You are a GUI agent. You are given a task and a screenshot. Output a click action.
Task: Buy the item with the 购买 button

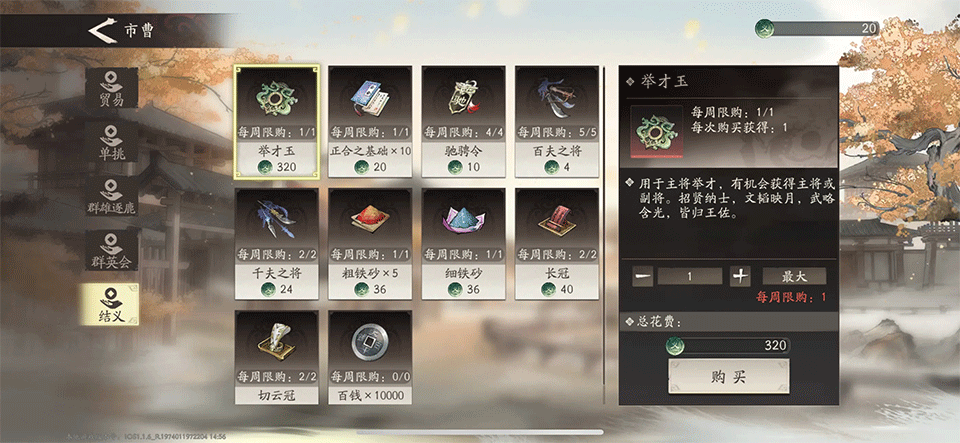pos(728,376)
